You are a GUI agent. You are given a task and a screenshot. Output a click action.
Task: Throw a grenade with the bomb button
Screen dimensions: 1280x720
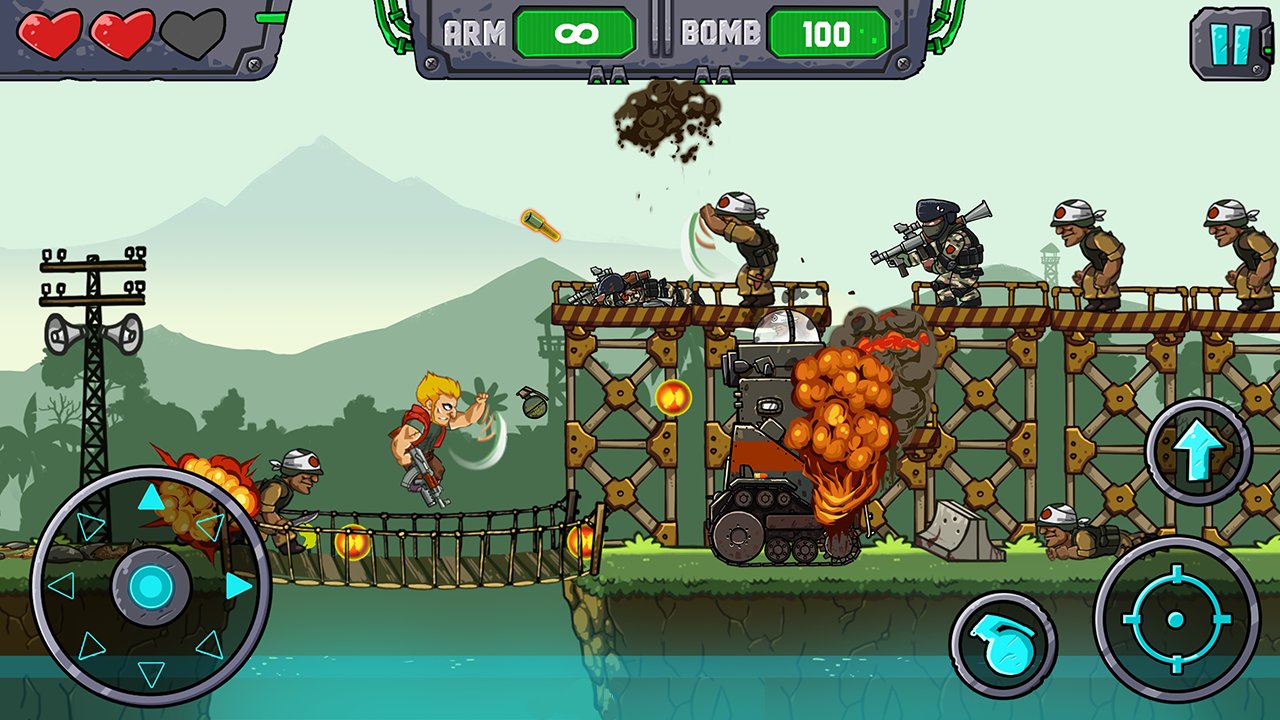click(x=1003, y=645)
